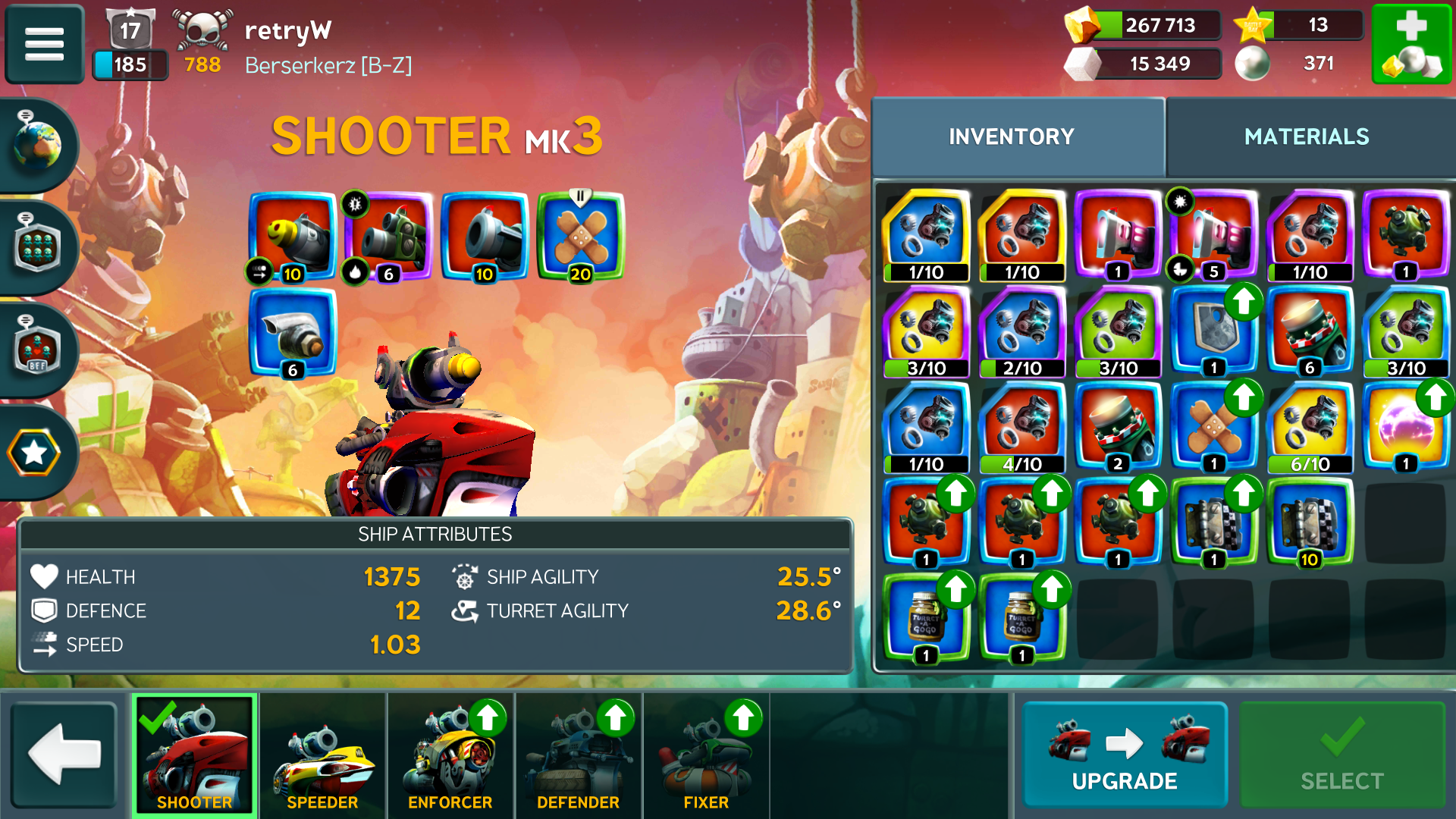Choose the Fixer ship
The width and height of the screenshot is (1456, 819).
706,755
